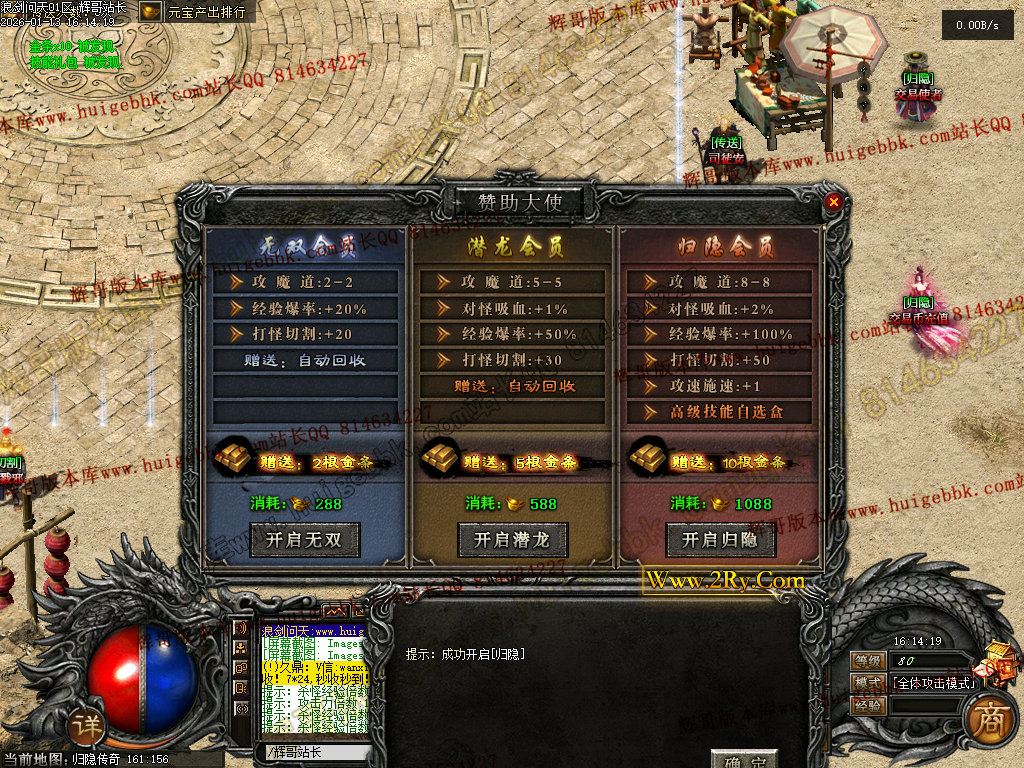Click the 潜龙会员 tier header
The image size is (1024, 768).
point(514,245)
